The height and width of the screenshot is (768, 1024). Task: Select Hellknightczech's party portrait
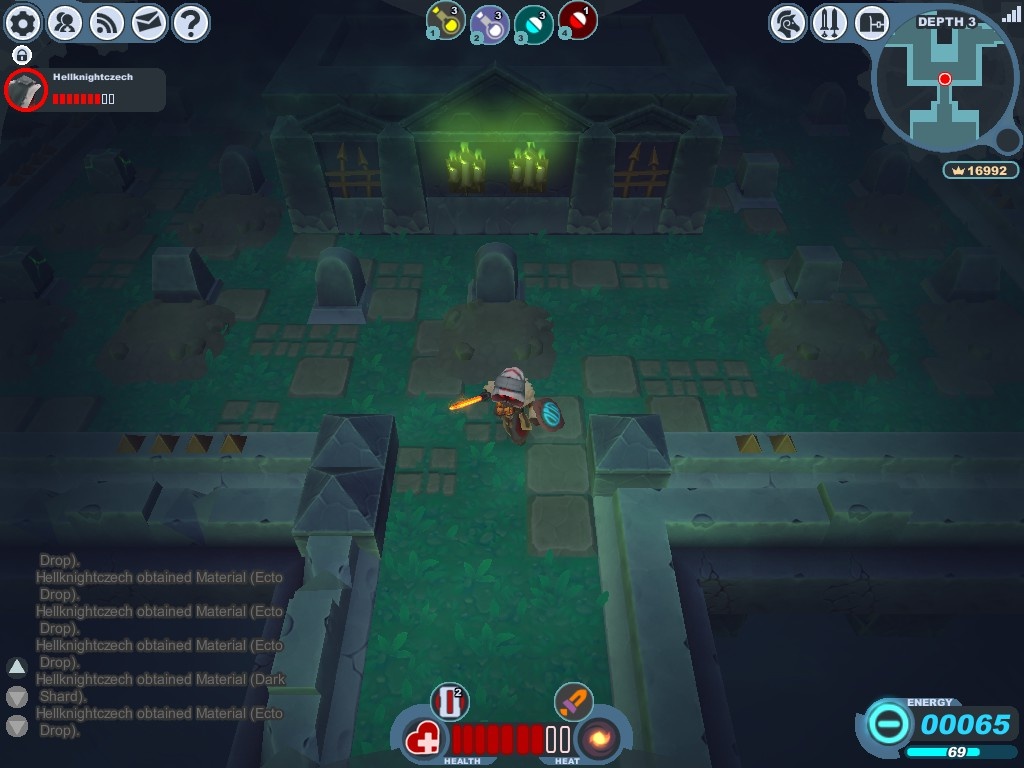pyautogui.click(x=25, y=91)
